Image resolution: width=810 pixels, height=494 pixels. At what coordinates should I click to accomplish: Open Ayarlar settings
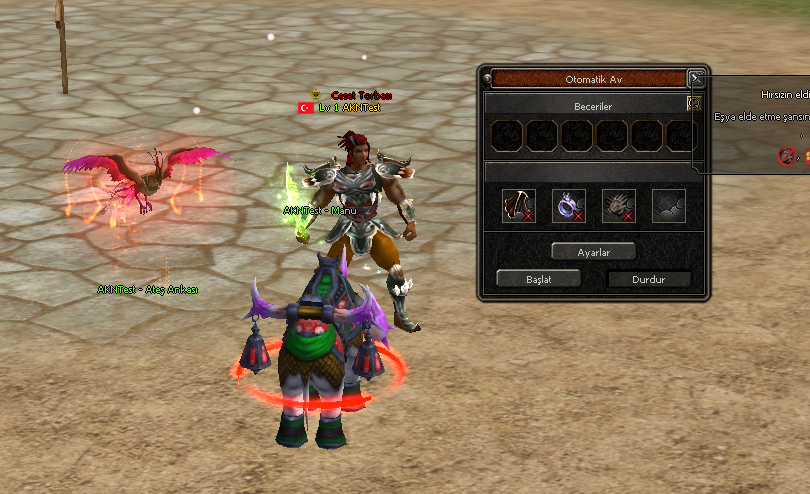point(593,251)
